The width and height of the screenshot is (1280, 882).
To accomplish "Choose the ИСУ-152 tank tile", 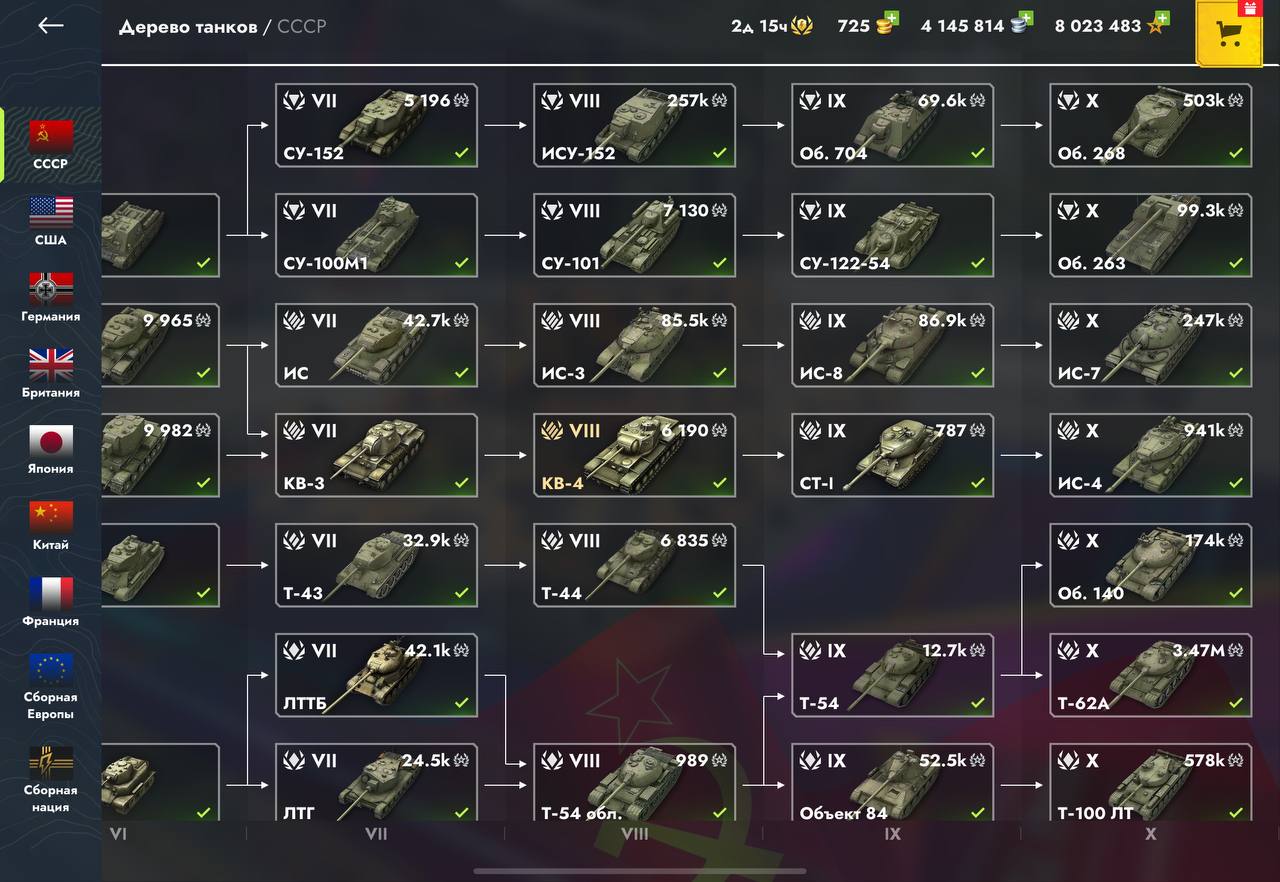I will [x=634, y=125].
